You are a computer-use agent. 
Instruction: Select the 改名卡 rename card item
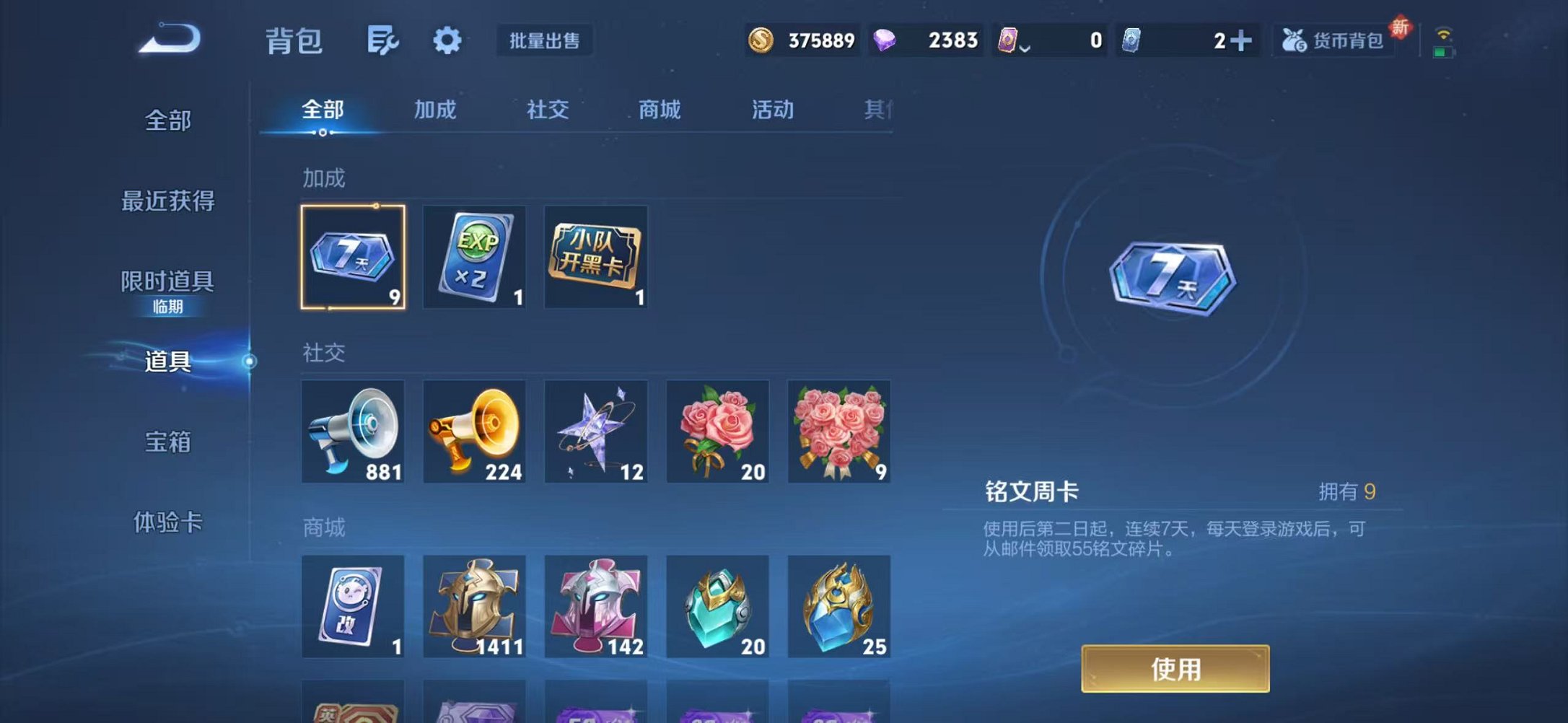pyautogui.click(x=353, y=607)
